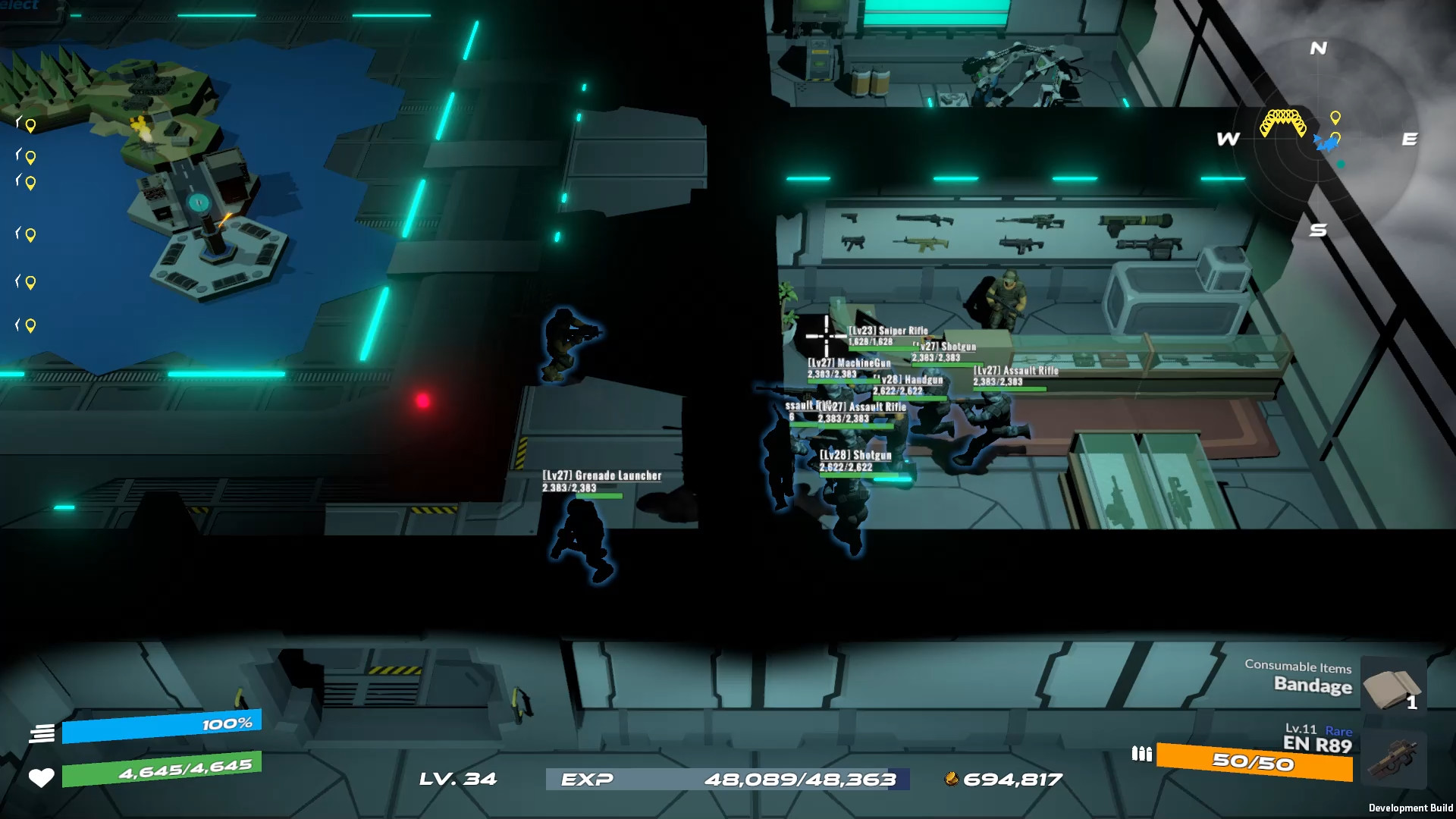Click the stacked-lines icon left of the blue bar
1456x819 pixels.
43,733
